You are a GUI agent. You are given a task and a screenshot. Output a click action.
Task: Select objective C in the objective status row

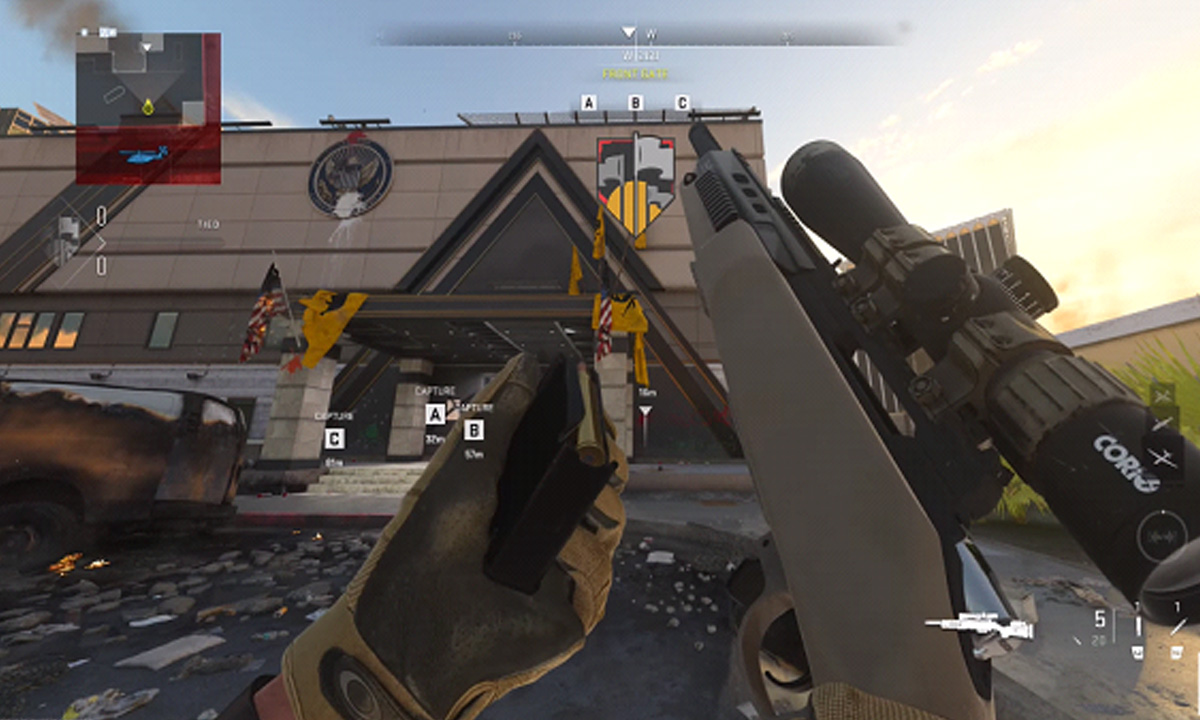coord(682,103)
